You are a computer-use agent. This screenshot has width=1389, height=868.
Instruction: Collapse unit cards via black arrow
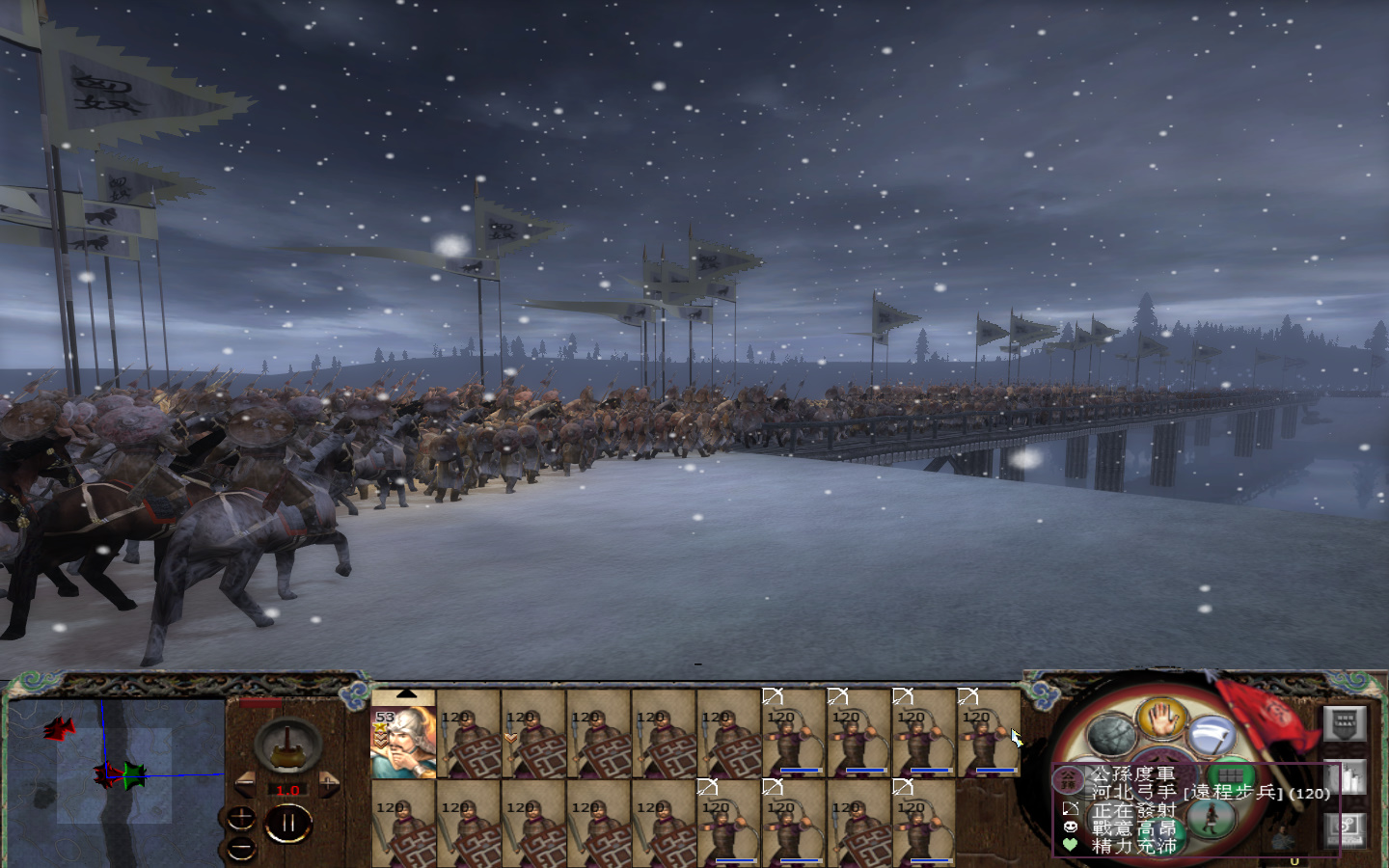click(x=405, y=693)
